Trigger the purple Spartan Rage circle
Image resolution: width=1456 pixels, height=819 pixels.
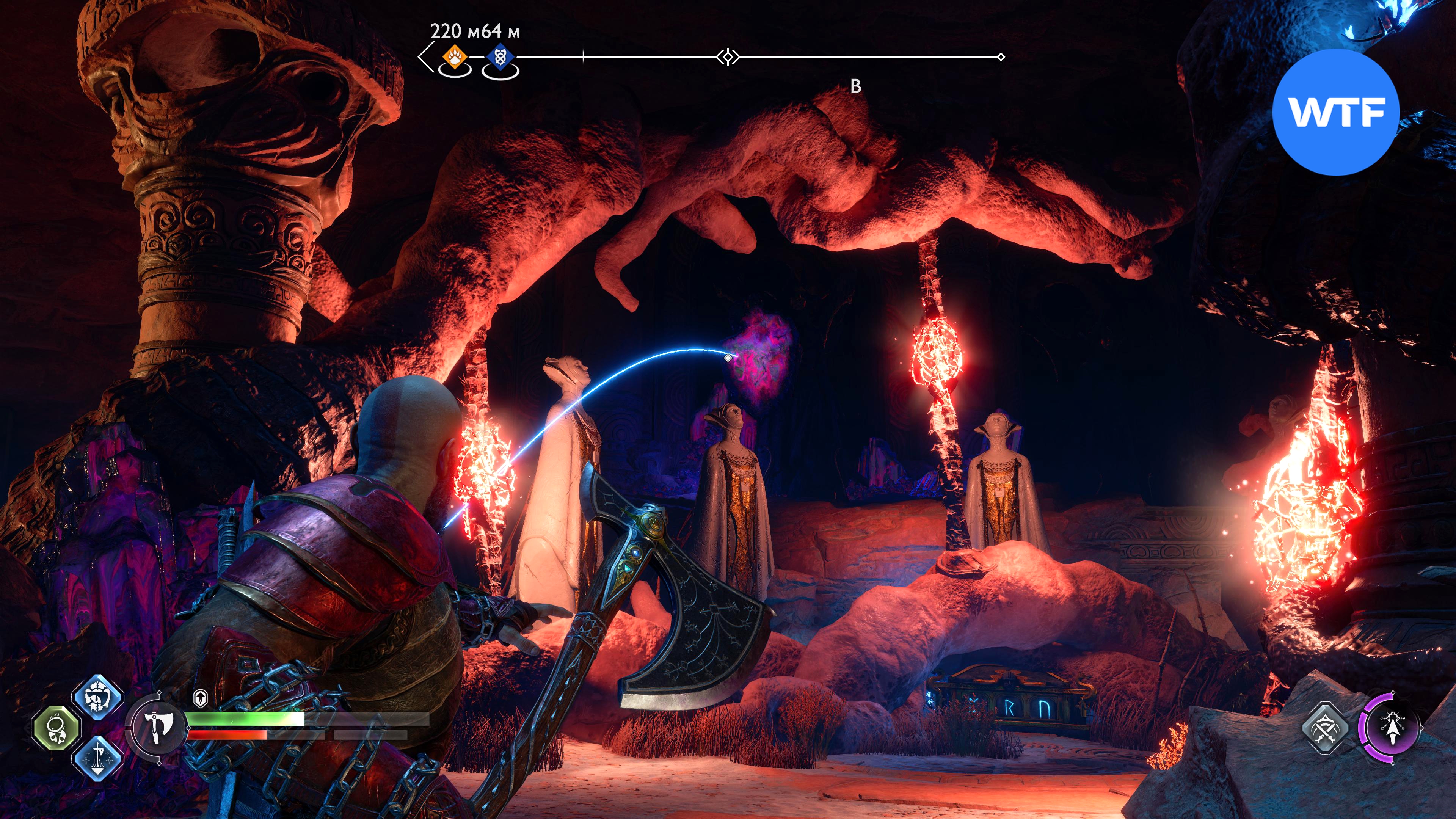pos(1391,728)
